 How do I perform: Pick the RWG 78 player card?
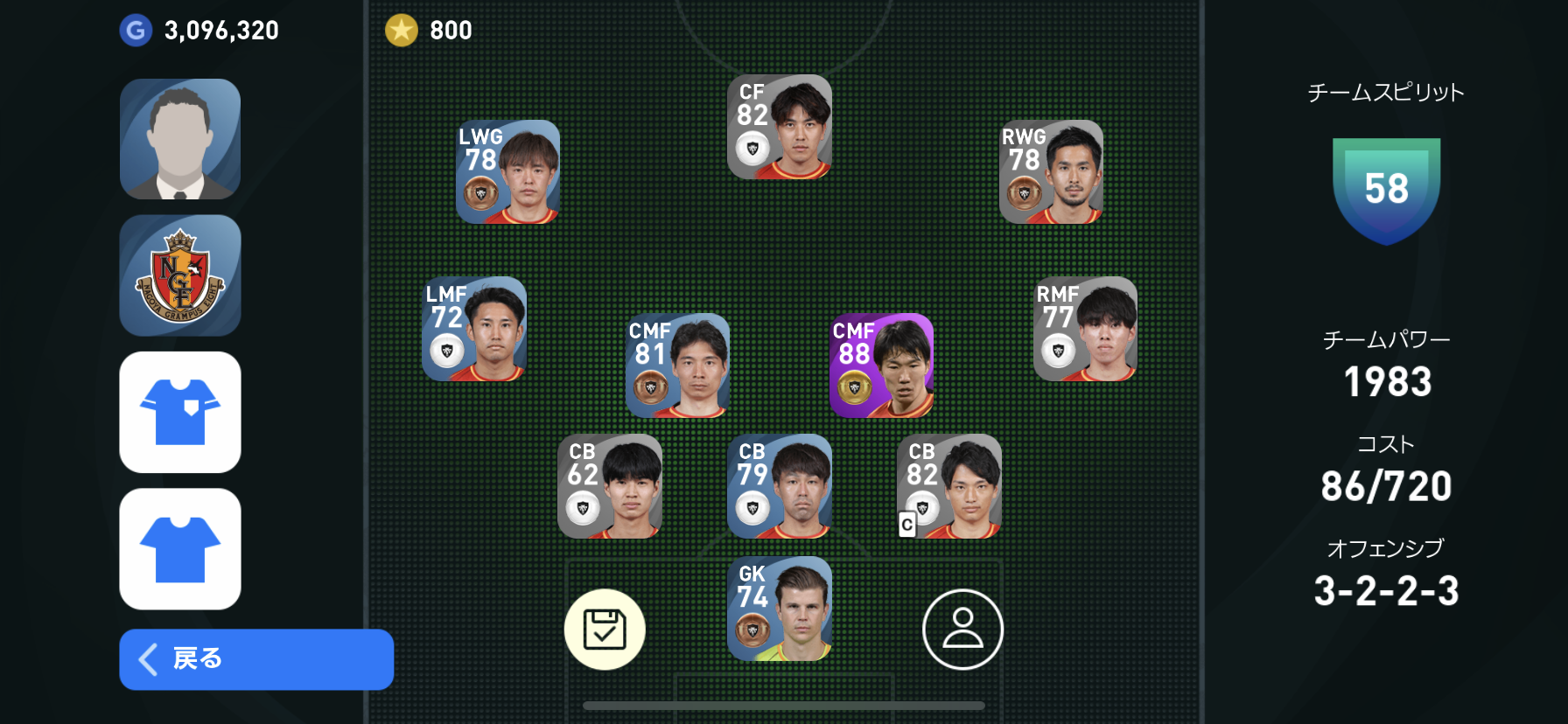coord(1051,172)
